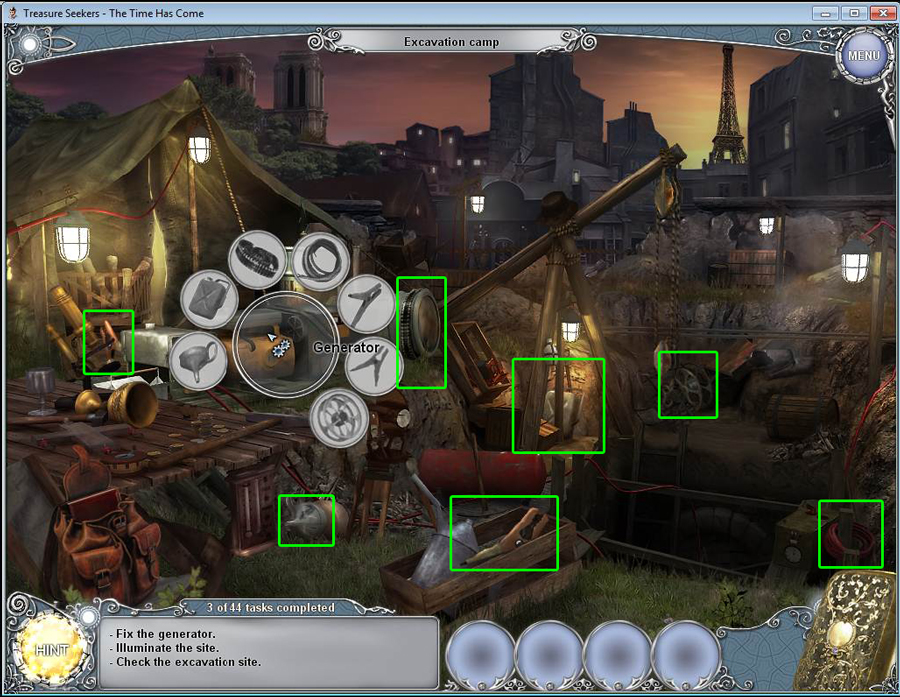Select the open pliers icon
The width and height of the screenshot is (900, 697).
[x=373, y=364]
